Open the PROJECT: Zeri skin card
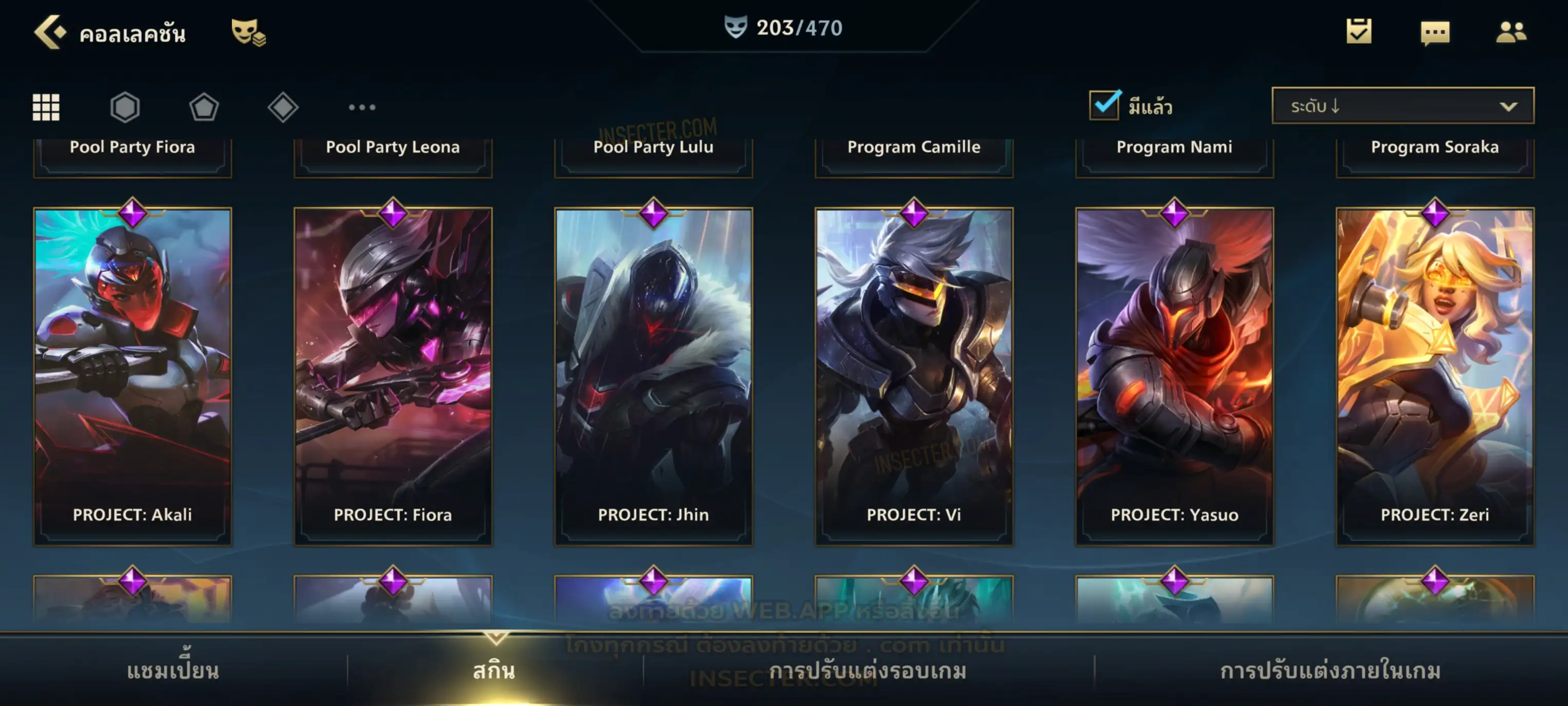The height and width of the screenshot is (706, 1568). 1435,376
